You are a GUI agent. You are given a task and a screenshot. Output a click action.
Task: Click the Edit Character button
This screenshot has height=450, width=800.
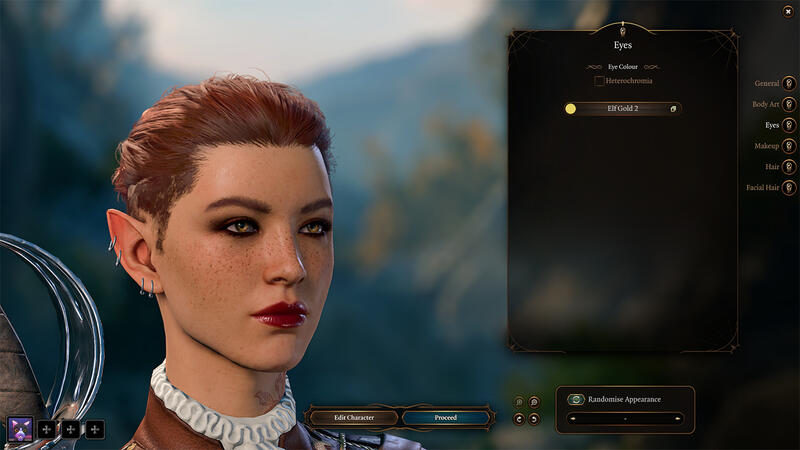353,417
